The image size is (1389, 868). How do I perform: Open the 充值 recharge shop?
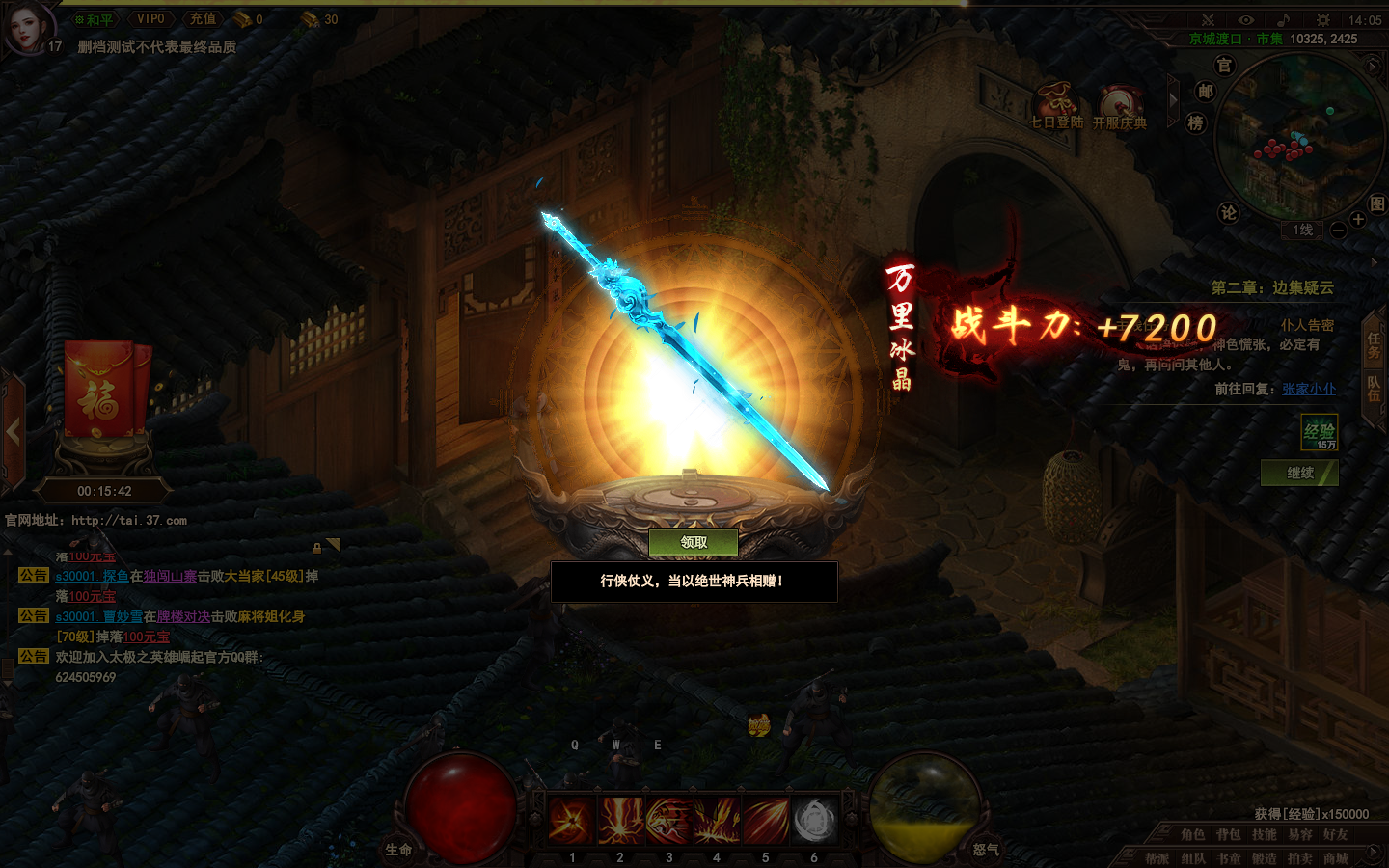(203, 19)
